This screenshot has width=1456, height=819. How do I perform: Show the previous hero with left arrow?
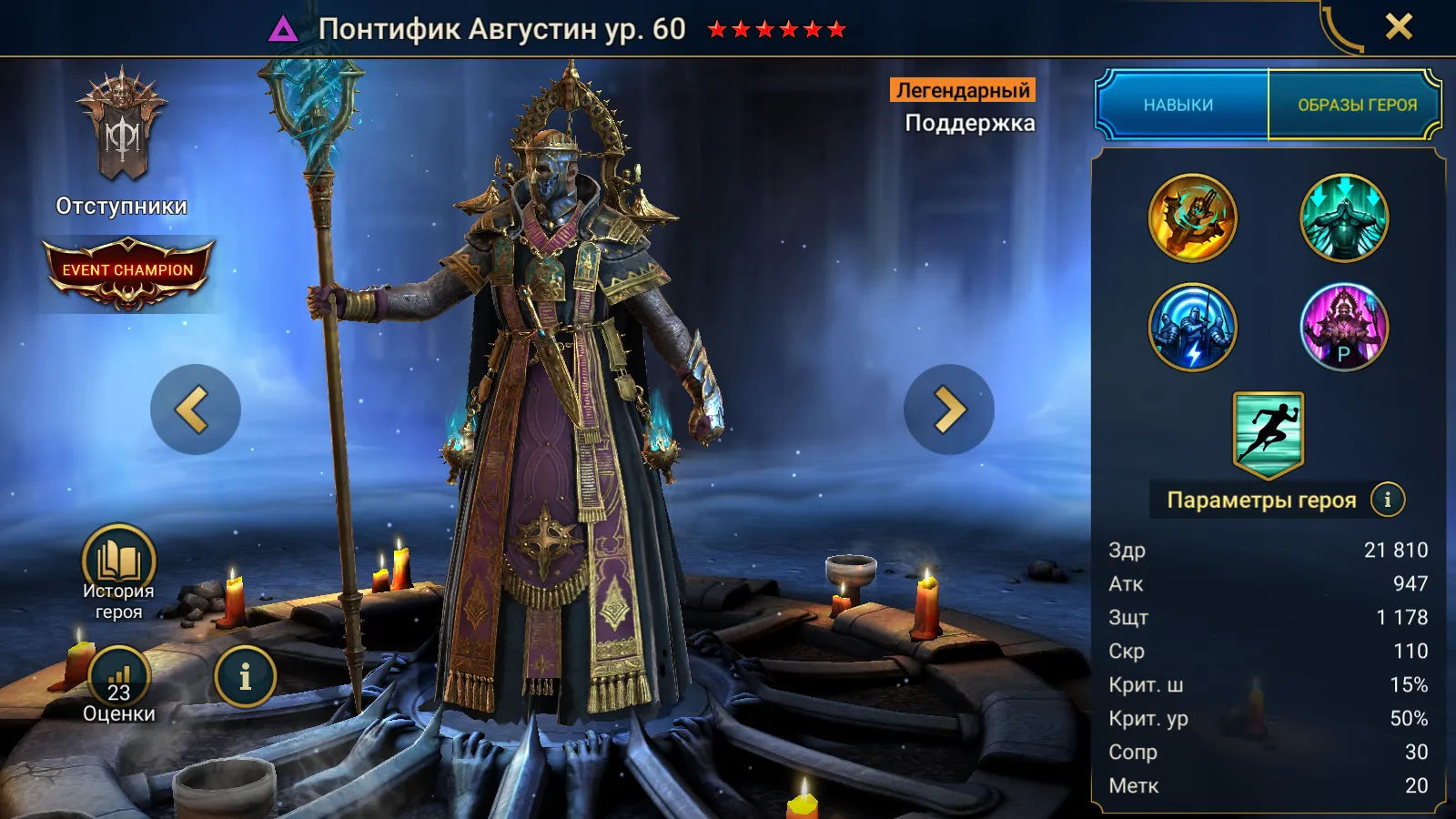[195, 409]
